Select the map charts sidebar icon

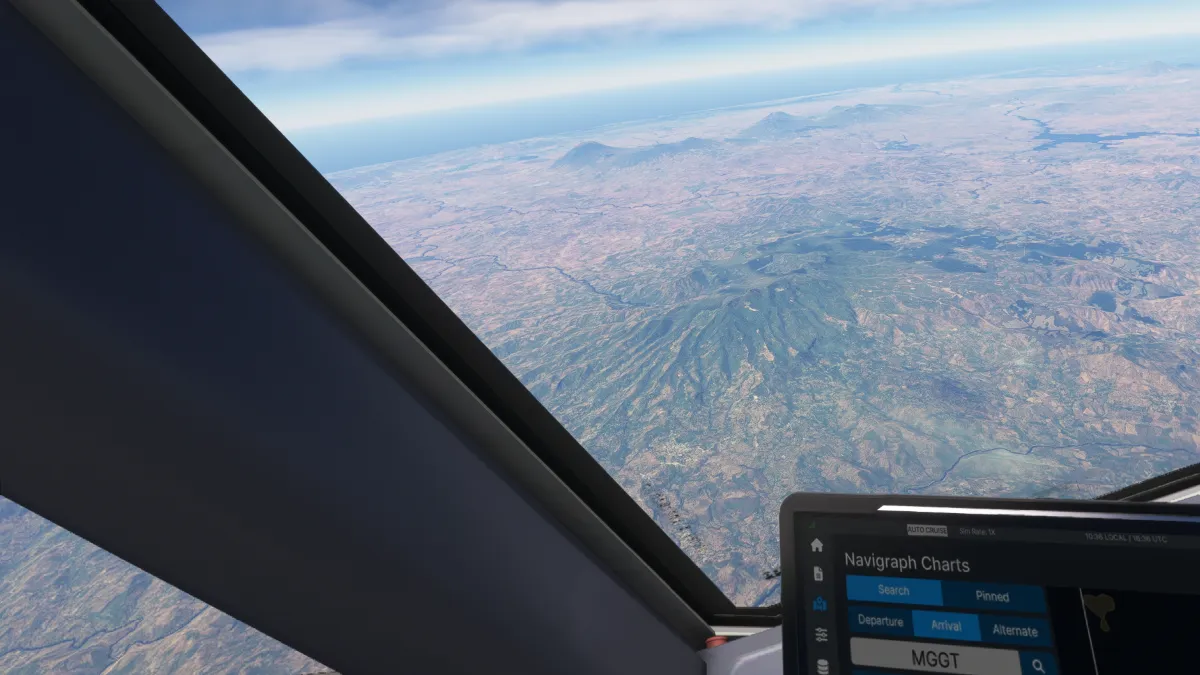(819, 604)
